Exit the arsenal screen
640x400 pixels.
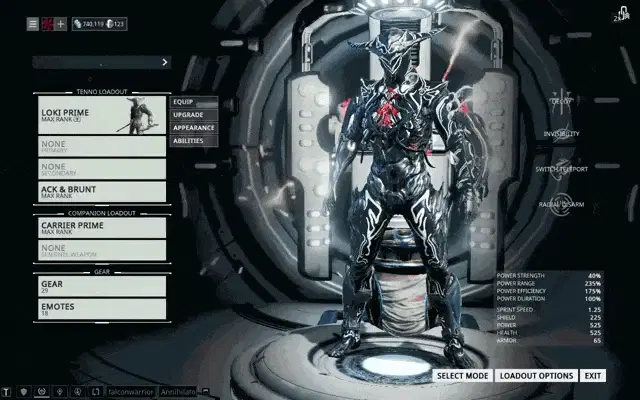(x=594, y=376)
